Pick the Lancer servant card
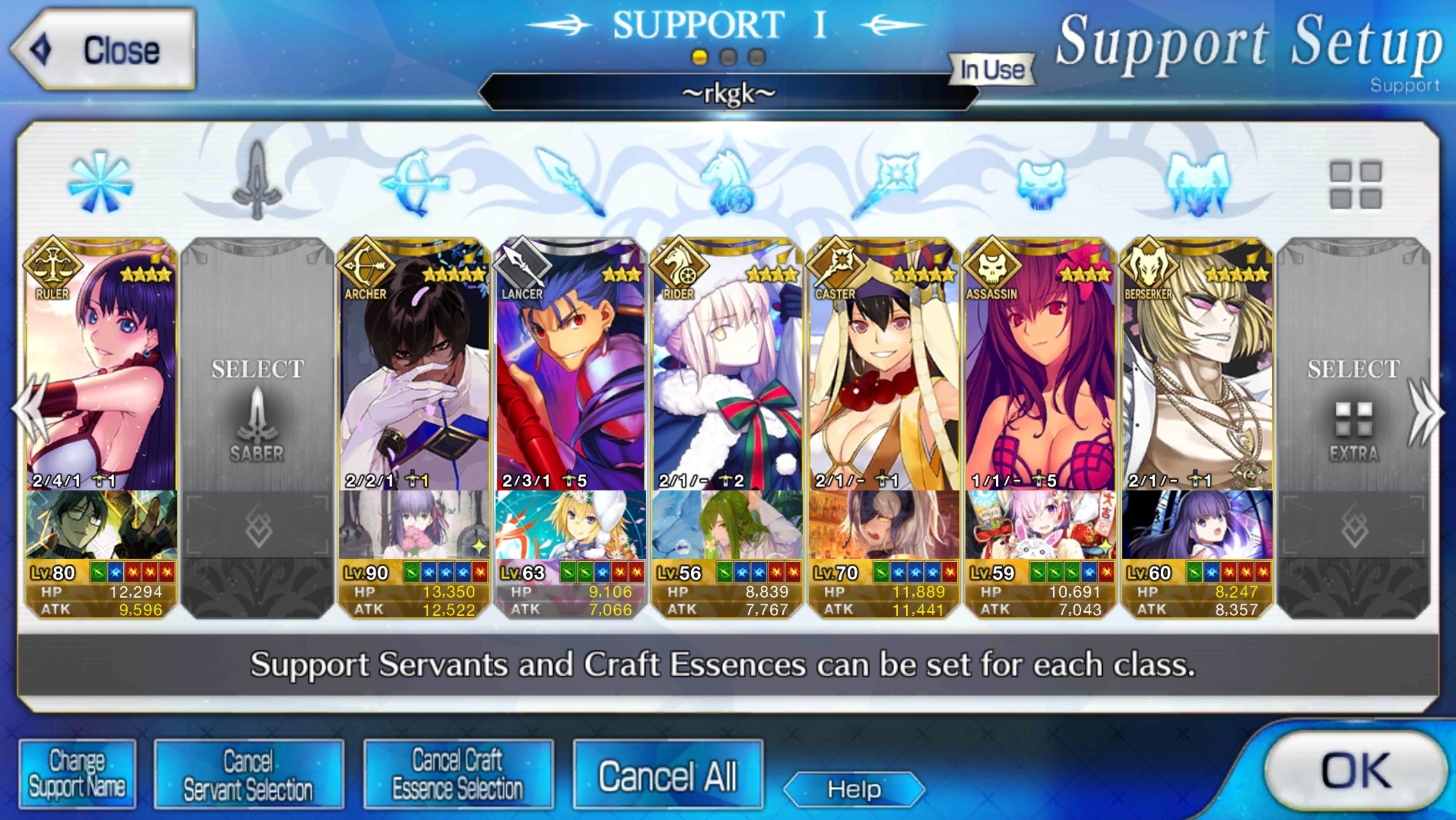The image size is (1456, 820). [571, 365]
